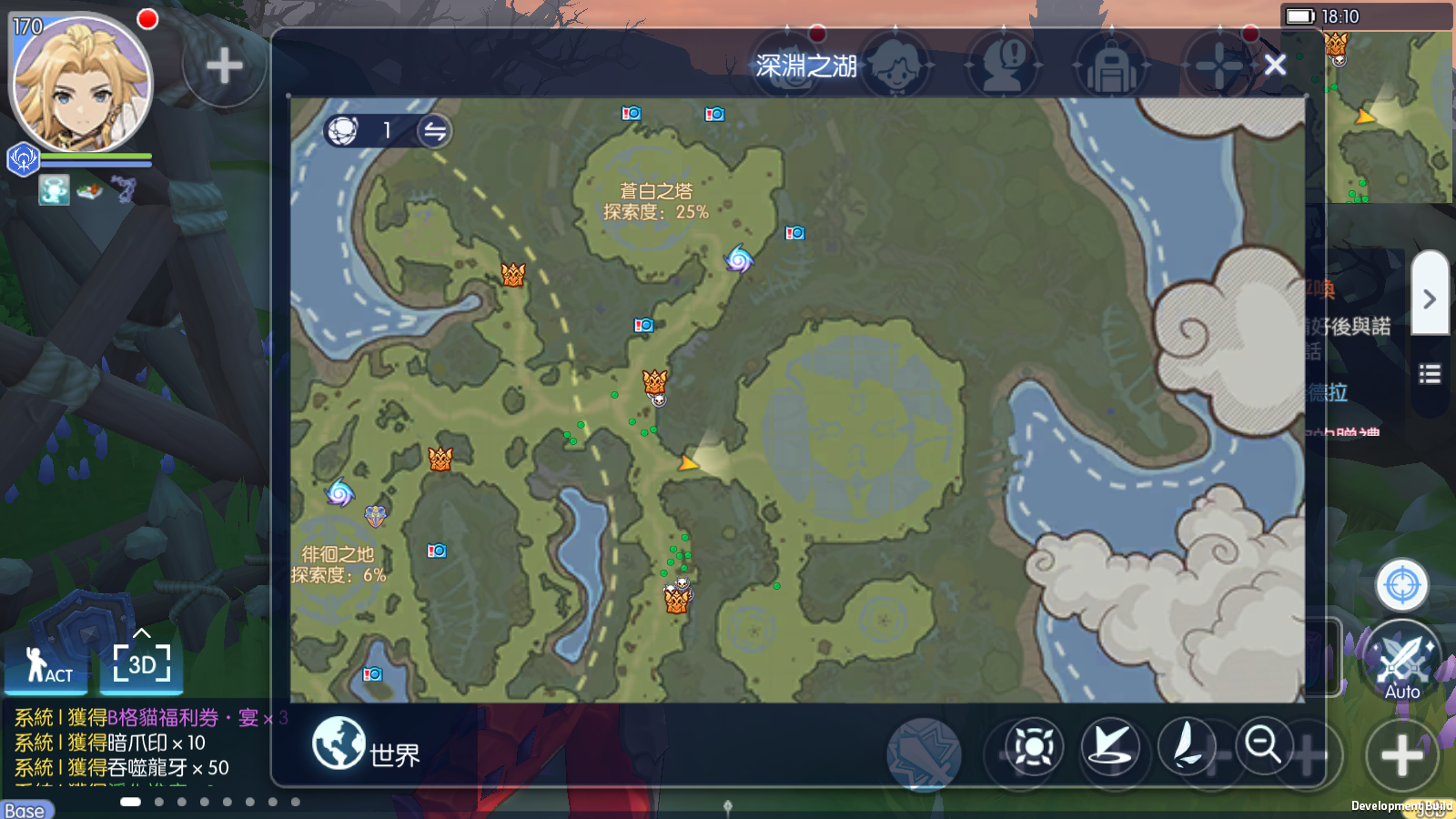This screenshot has height=819, width=1456.
Task: Expand the side panel arrow tab
Action: [x=1430, y=298]
